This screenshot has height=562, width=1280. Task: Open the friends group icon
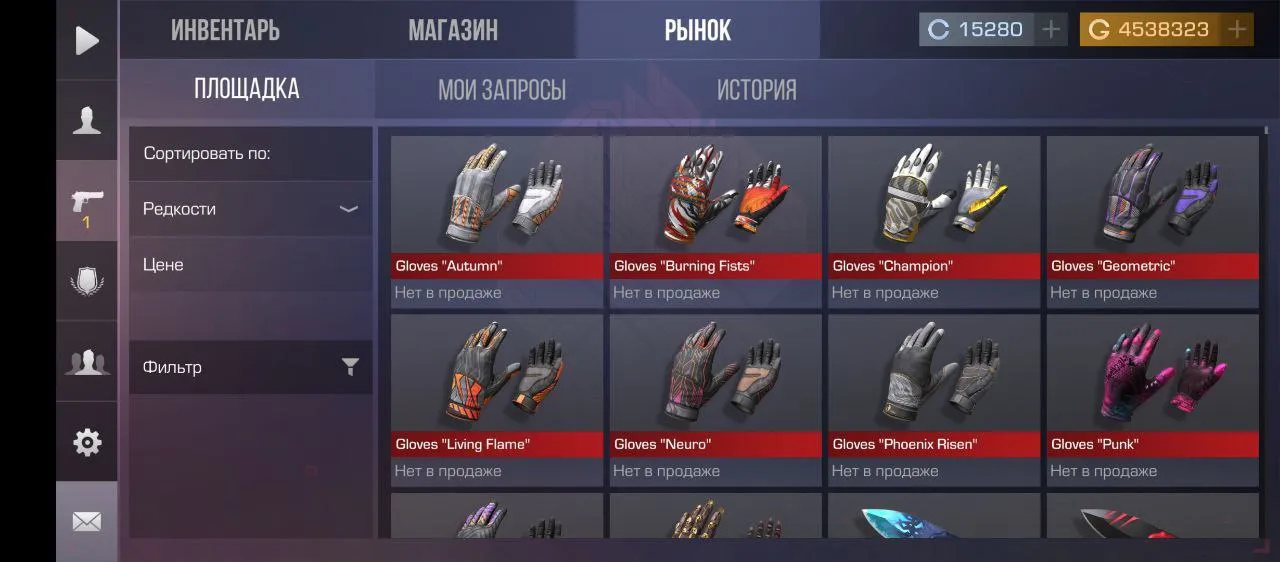87,361
